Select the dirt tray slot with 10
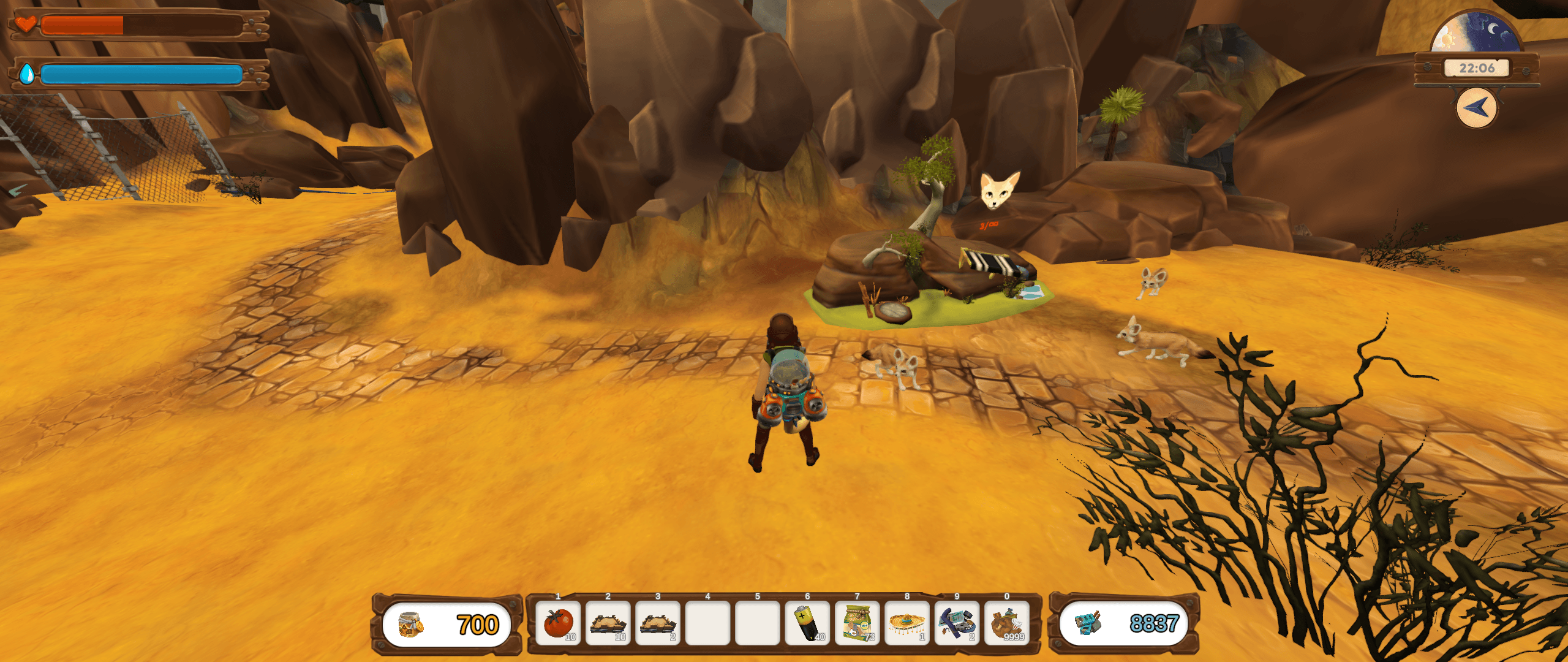1568x662 pixels. 608,623
